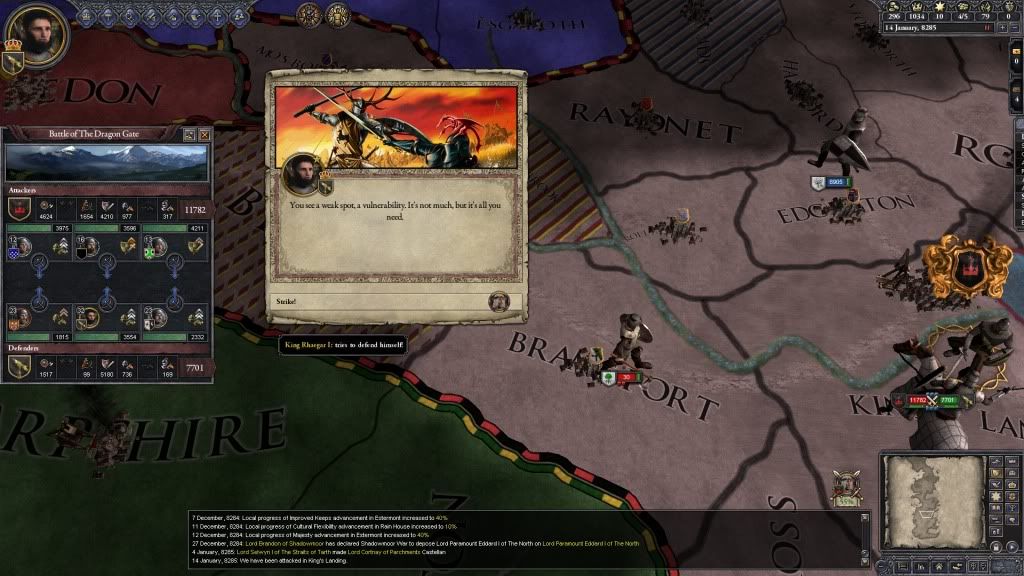1024x576 pixels.
Task: Choose the "Strike!" event option
Action: (x=395, y=301)
